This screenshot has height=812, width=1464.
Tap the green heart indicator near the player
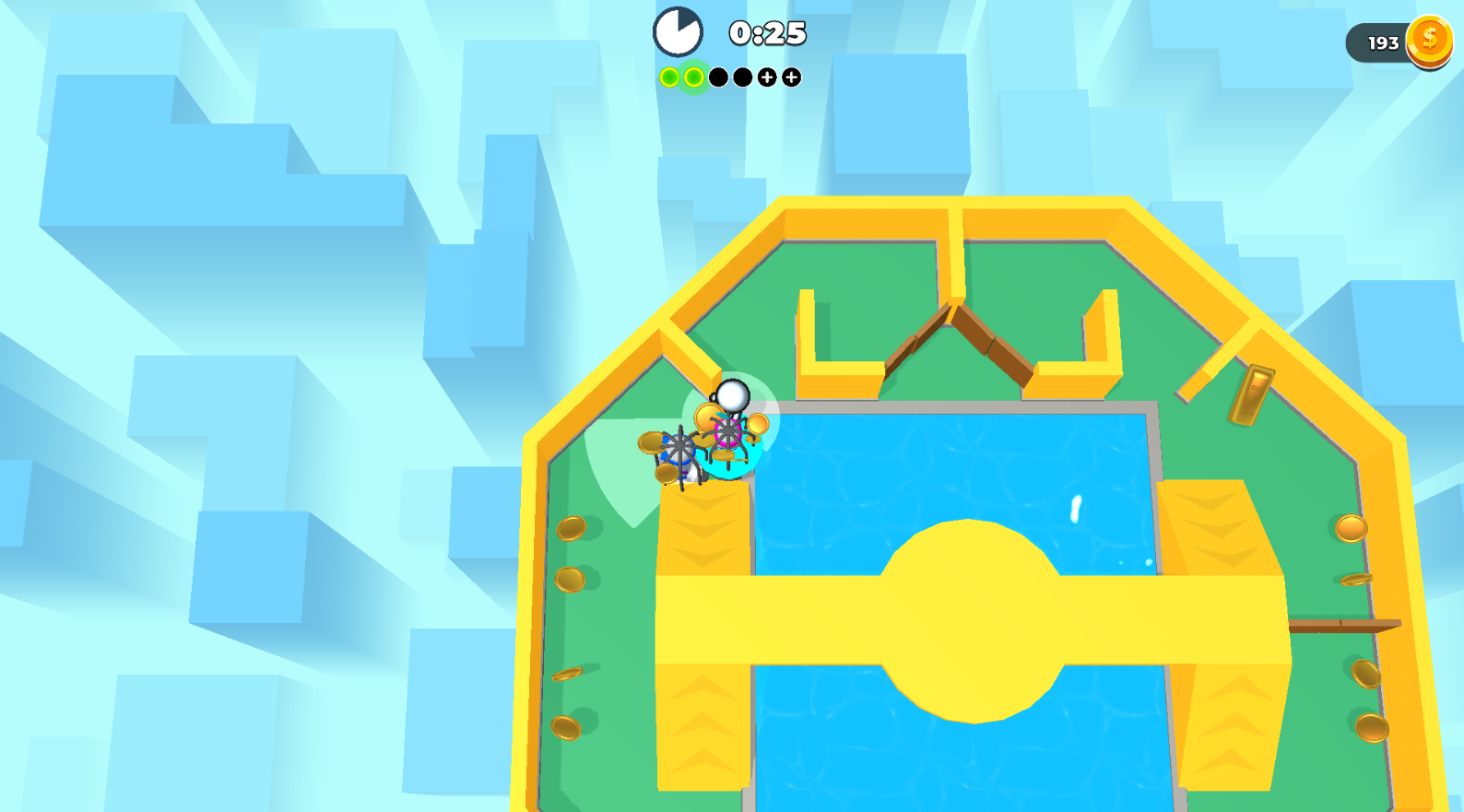[x=636, y=461]
